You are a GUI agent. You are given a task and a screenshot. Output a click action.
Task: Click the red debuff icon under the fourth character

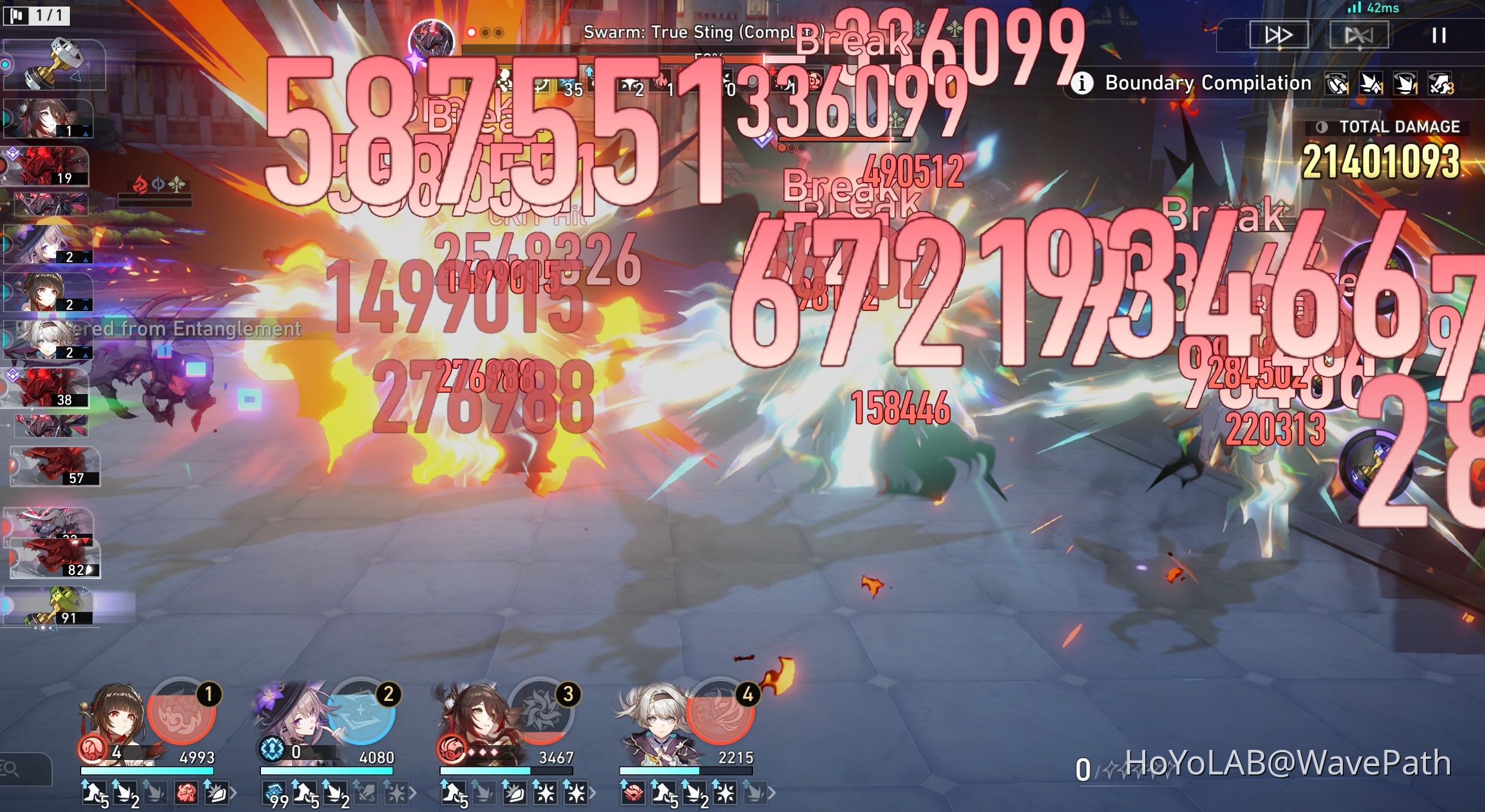click(x=633, y=794)
